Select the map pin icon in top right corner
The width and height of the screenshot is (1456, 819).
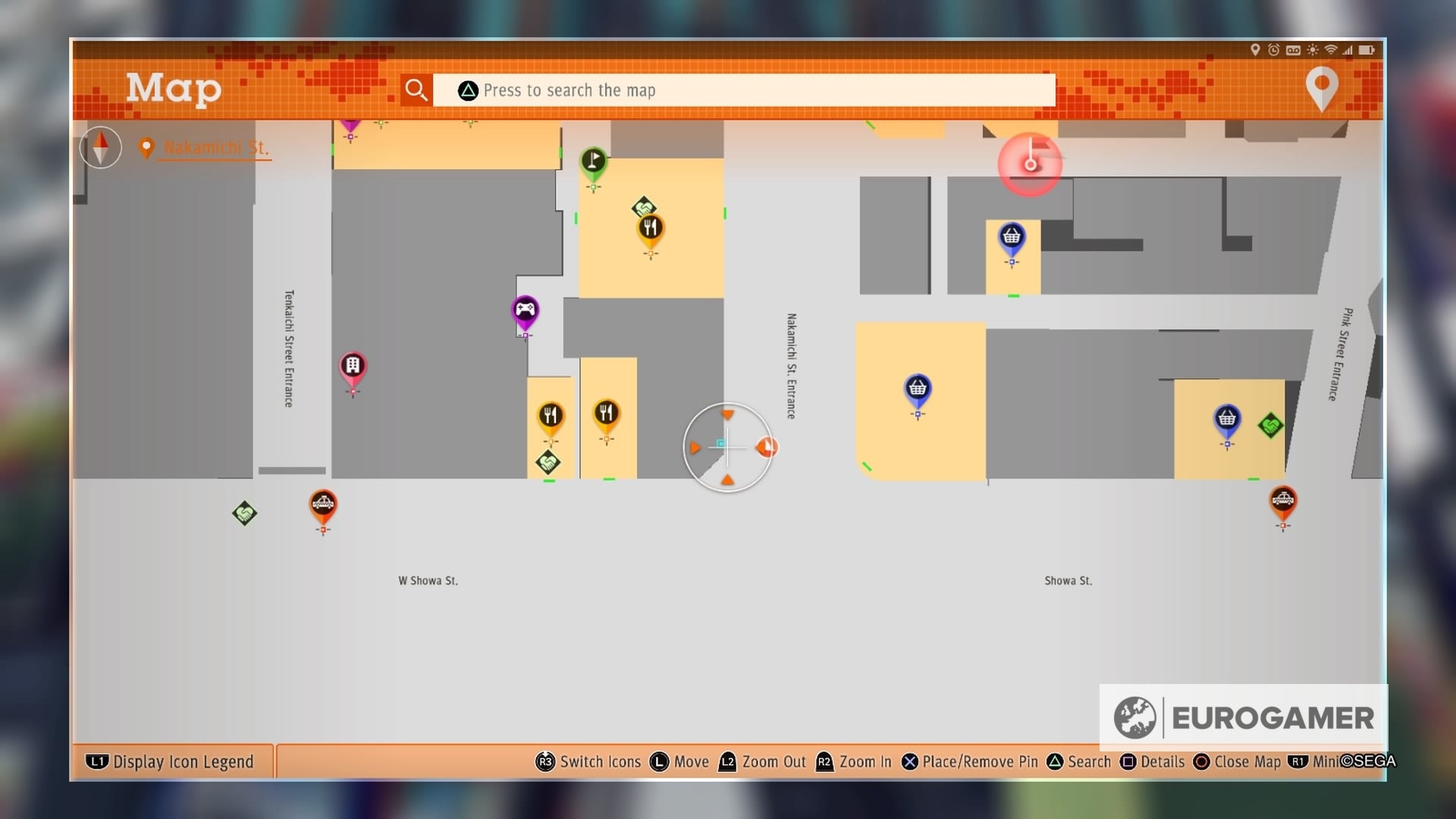[x=1321, y=88]
